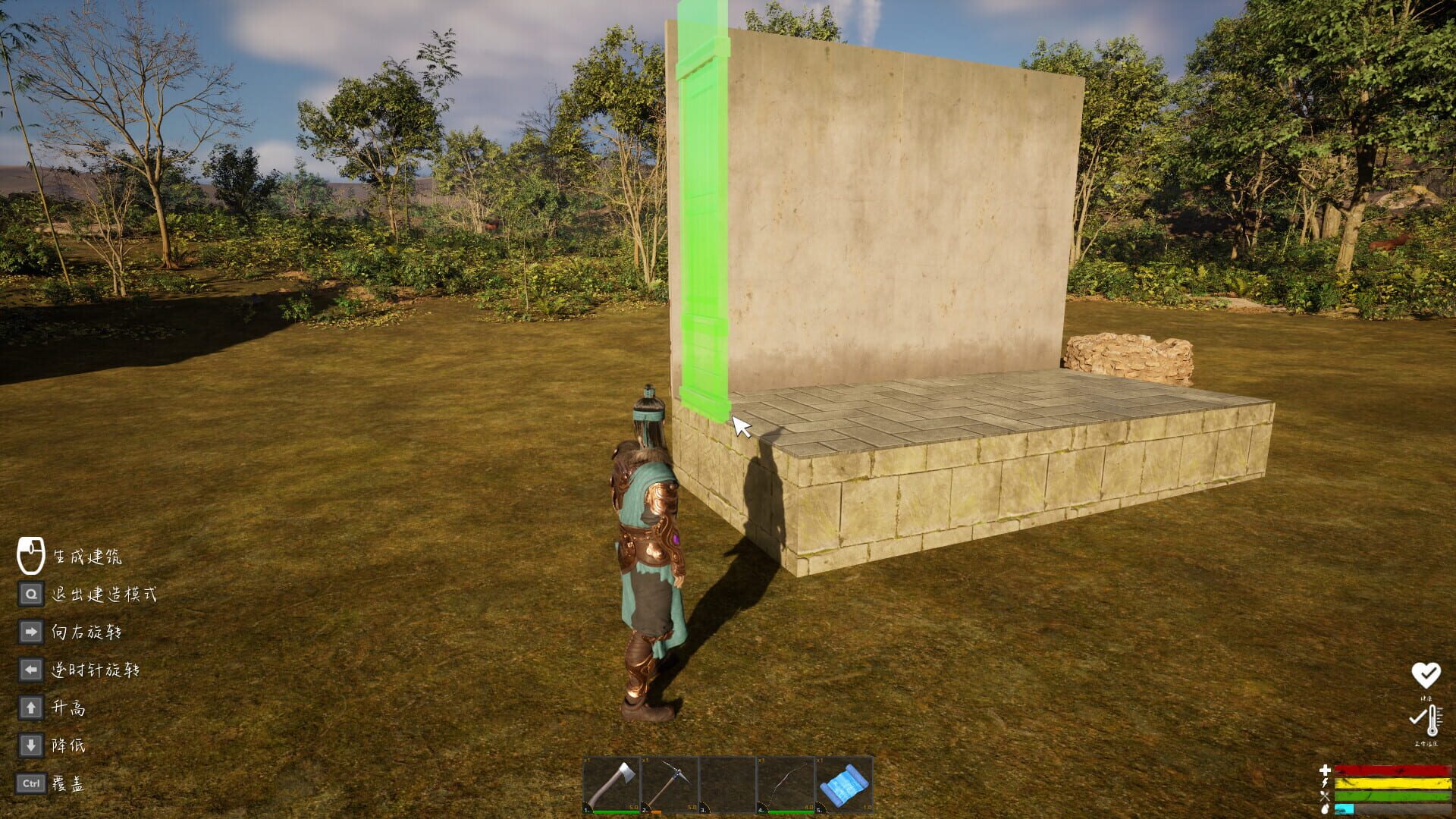Click the plus icon beside the red health bar

coord(1325,770)
